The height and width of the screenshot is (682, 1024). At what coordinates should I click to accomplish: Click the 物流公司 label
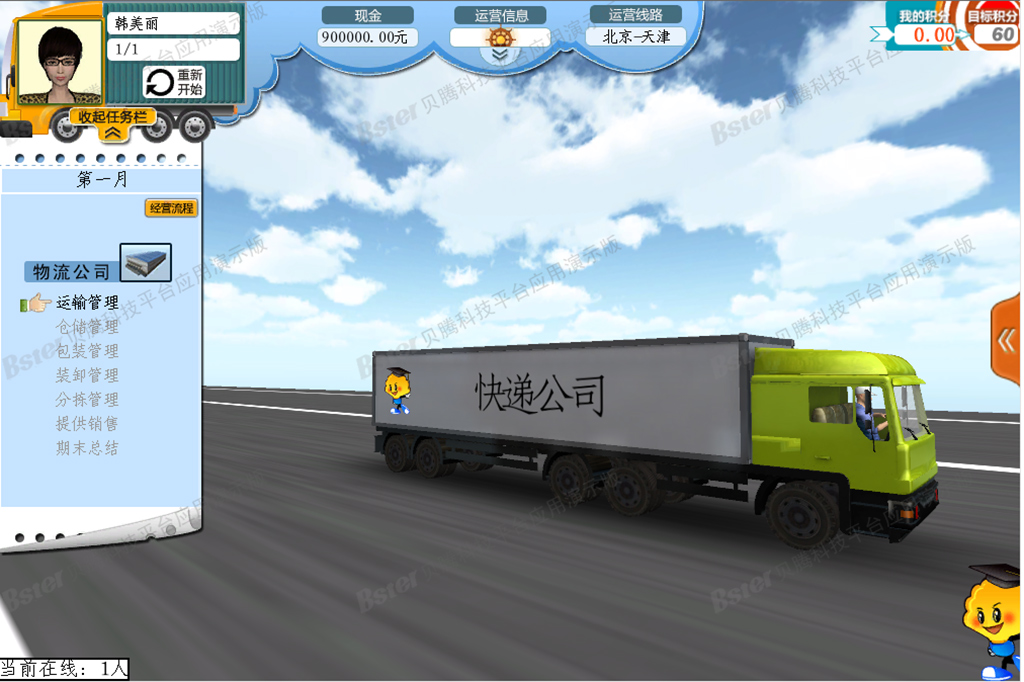tap(71, 272)
